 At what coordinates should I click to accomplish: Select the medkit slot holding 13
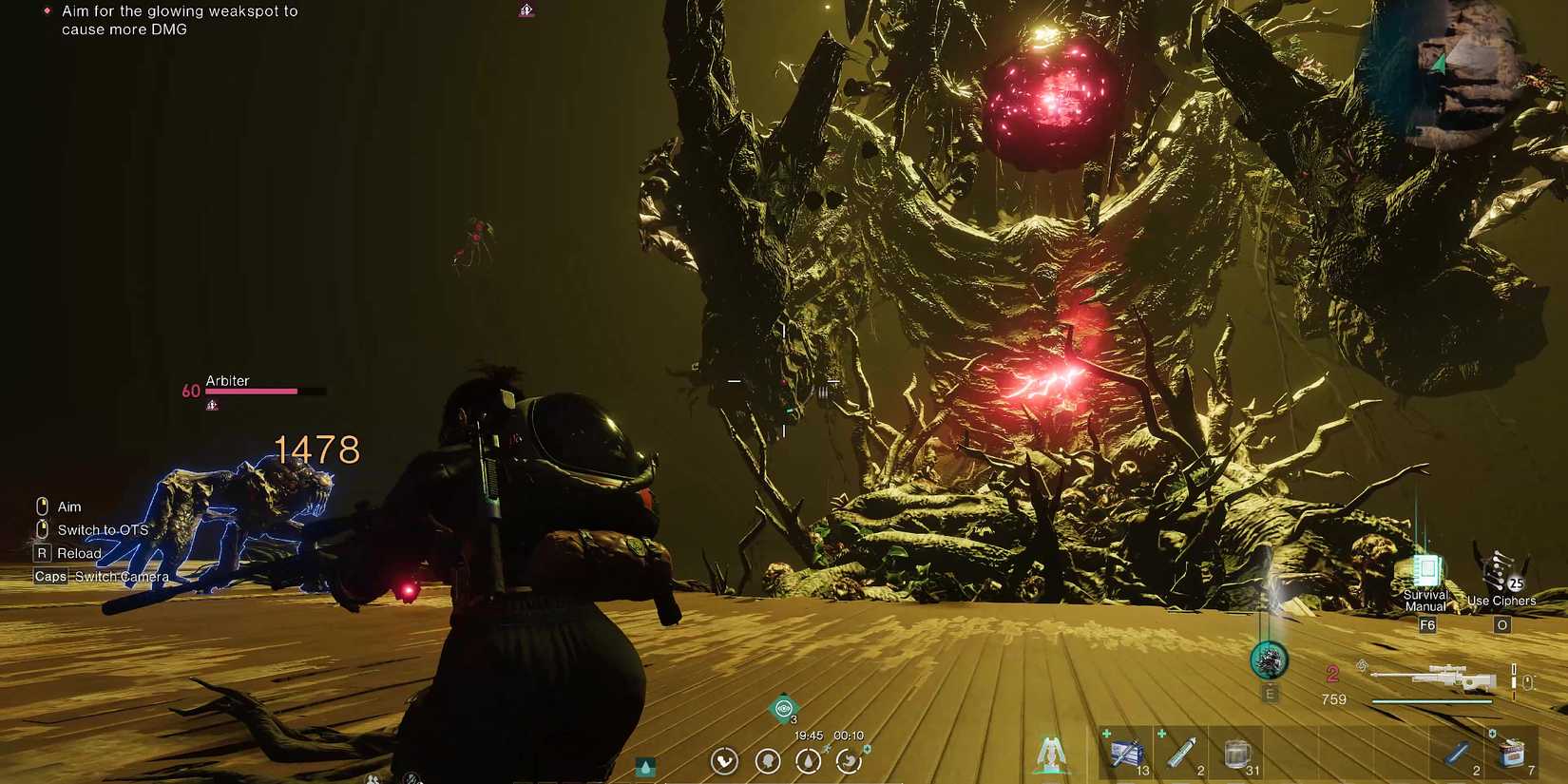click(x=1127, y=753)
